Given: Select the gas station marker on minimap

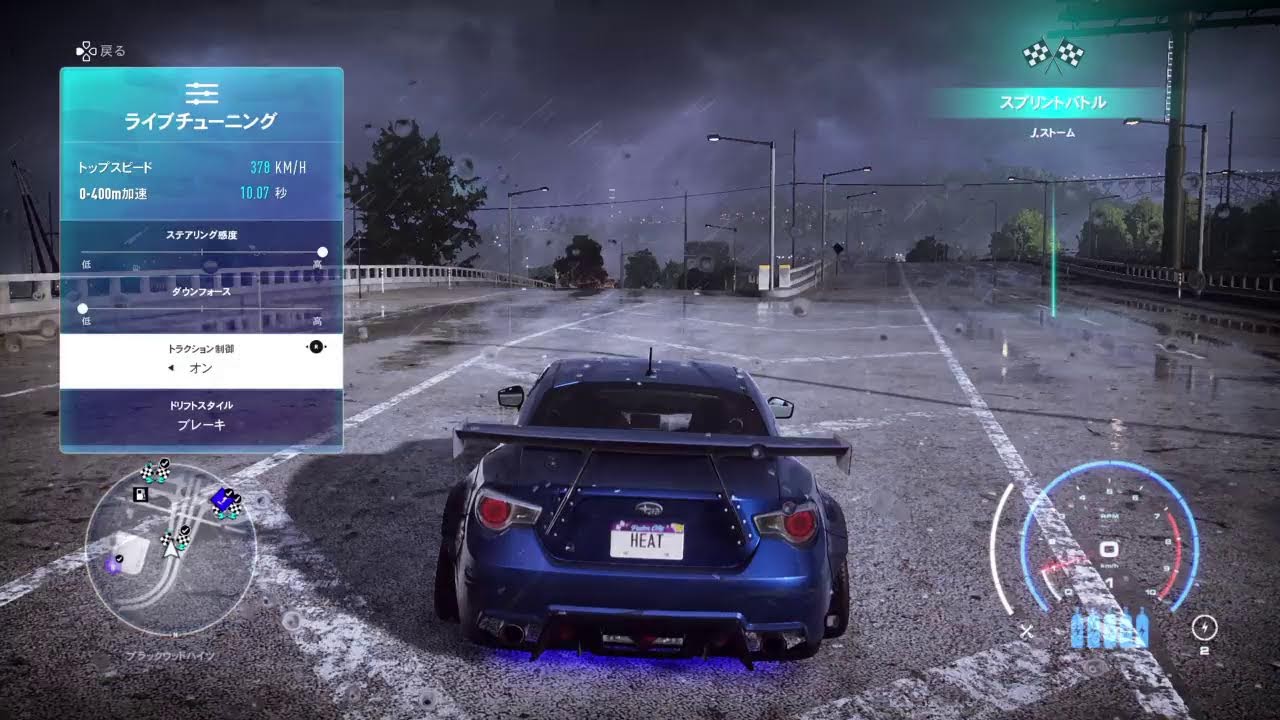Looking at the screenshot, I should pos(141,494).
